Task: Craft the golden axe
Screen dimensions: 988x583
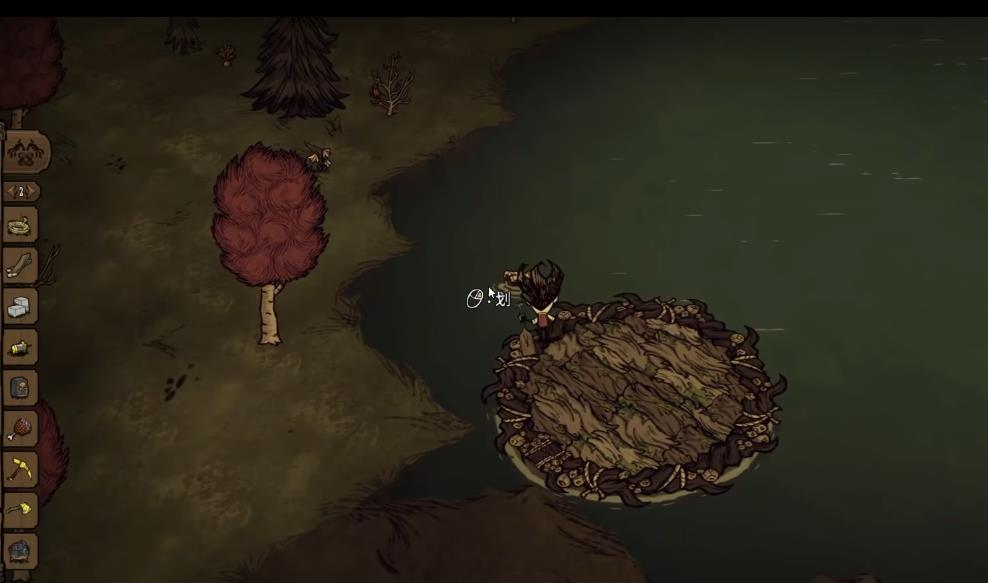Action: (20, 510)
